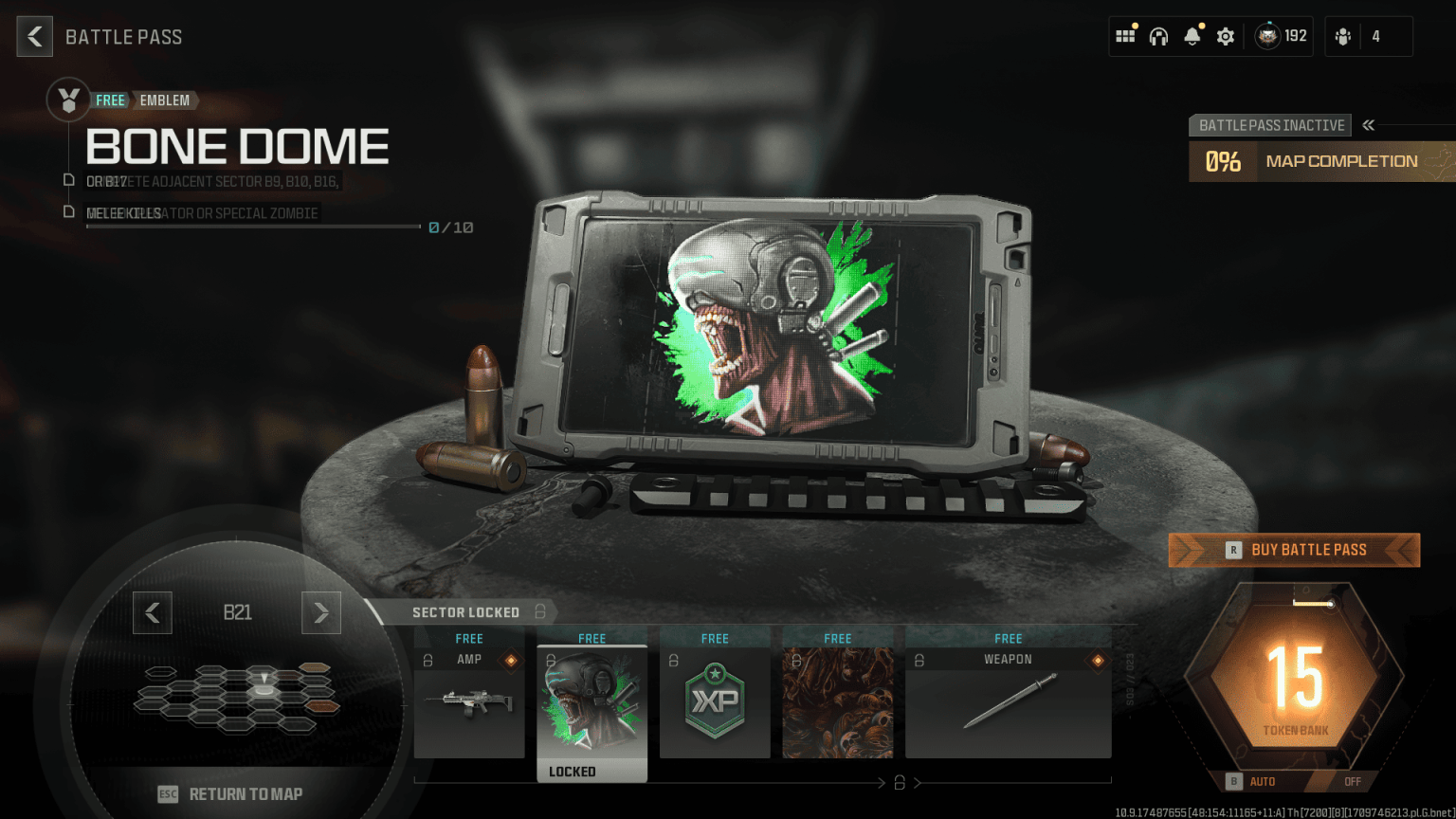Open the party panel showing 4 players

point(1368,35)
